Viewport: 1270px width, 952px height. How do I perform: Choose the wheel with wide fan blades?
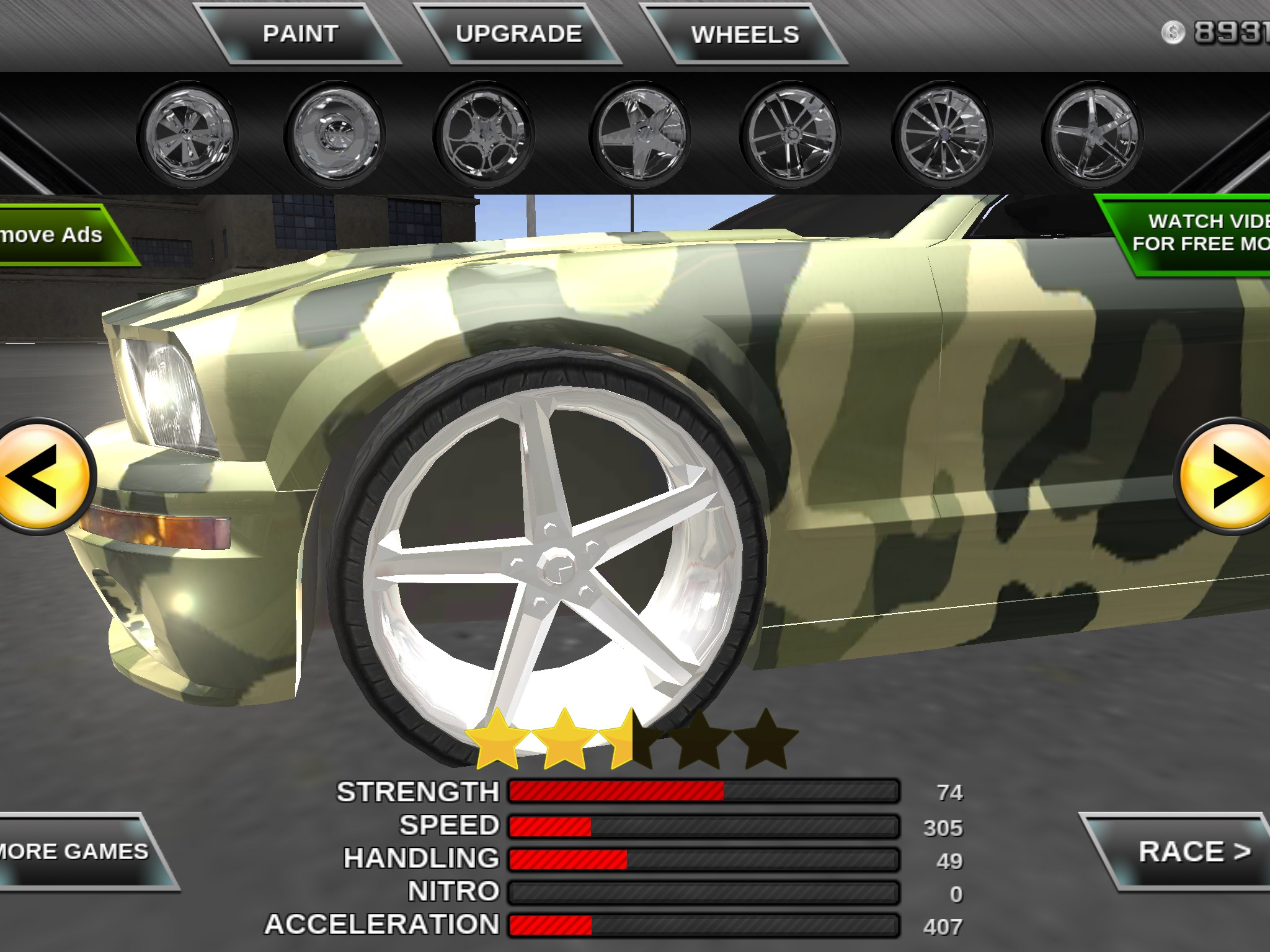[187, 134]
